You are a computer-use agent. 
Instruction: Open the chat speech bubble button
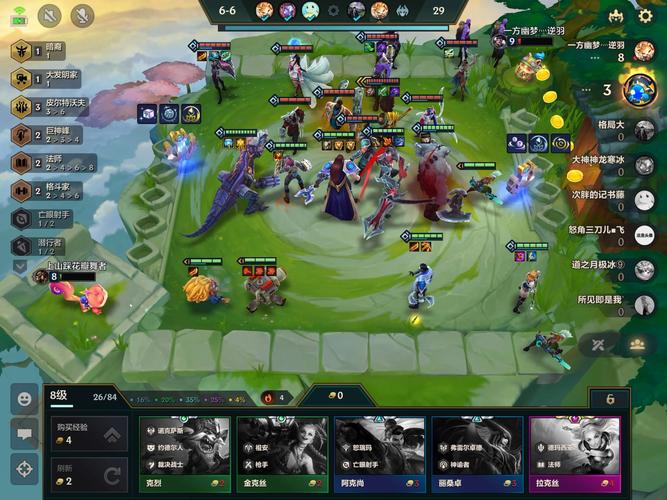(x=23, y=433)
